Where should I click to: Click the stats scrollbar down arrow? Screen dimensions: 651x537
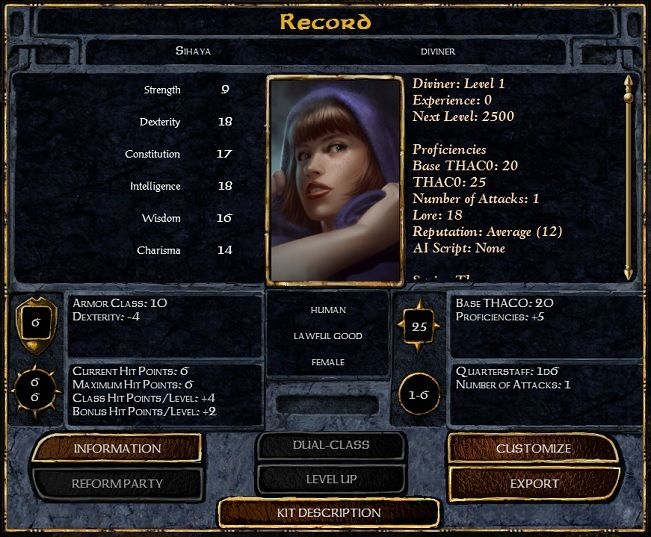(x=629, y=270)
